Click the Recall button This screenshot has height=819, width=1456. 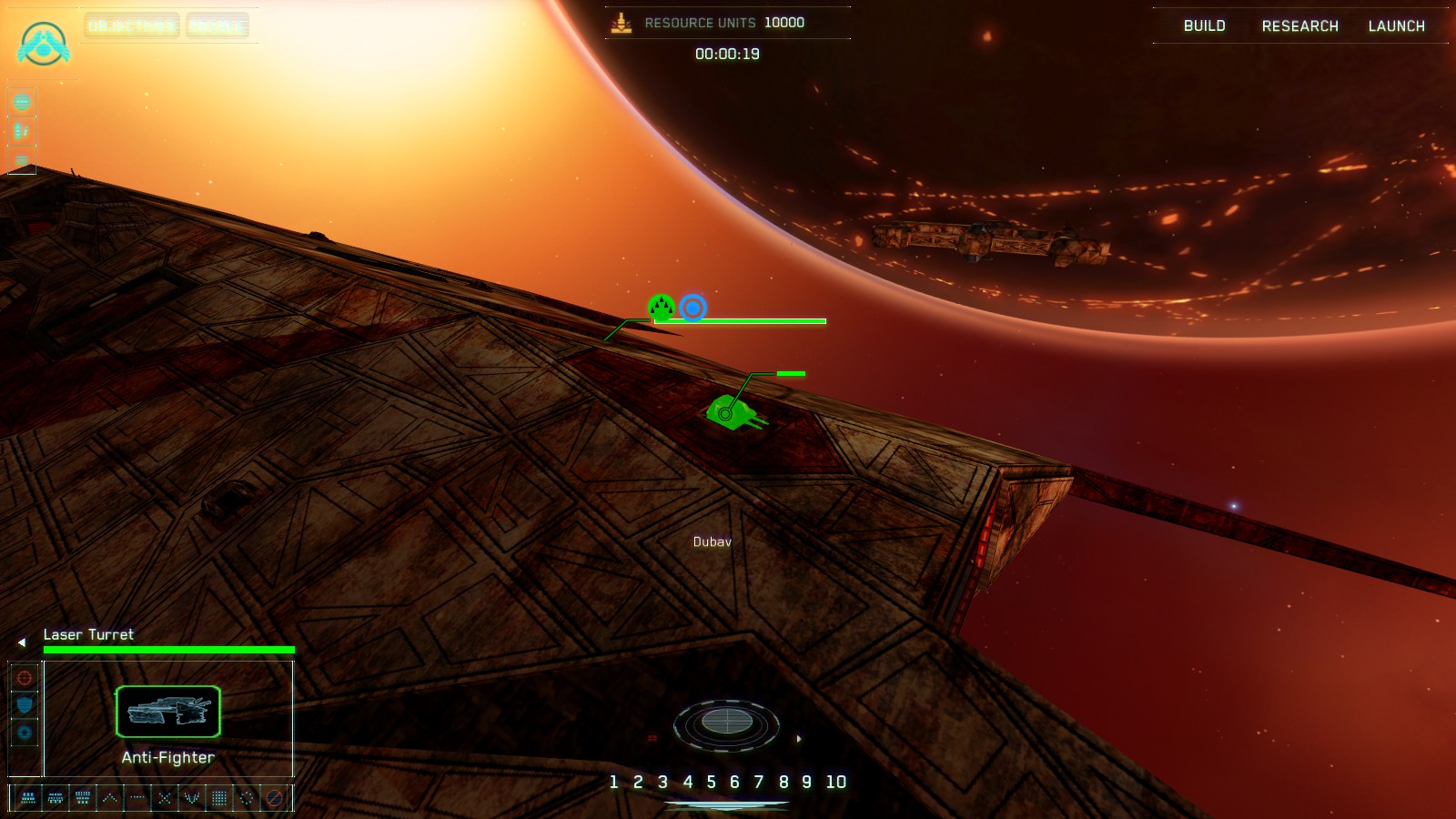217,25
